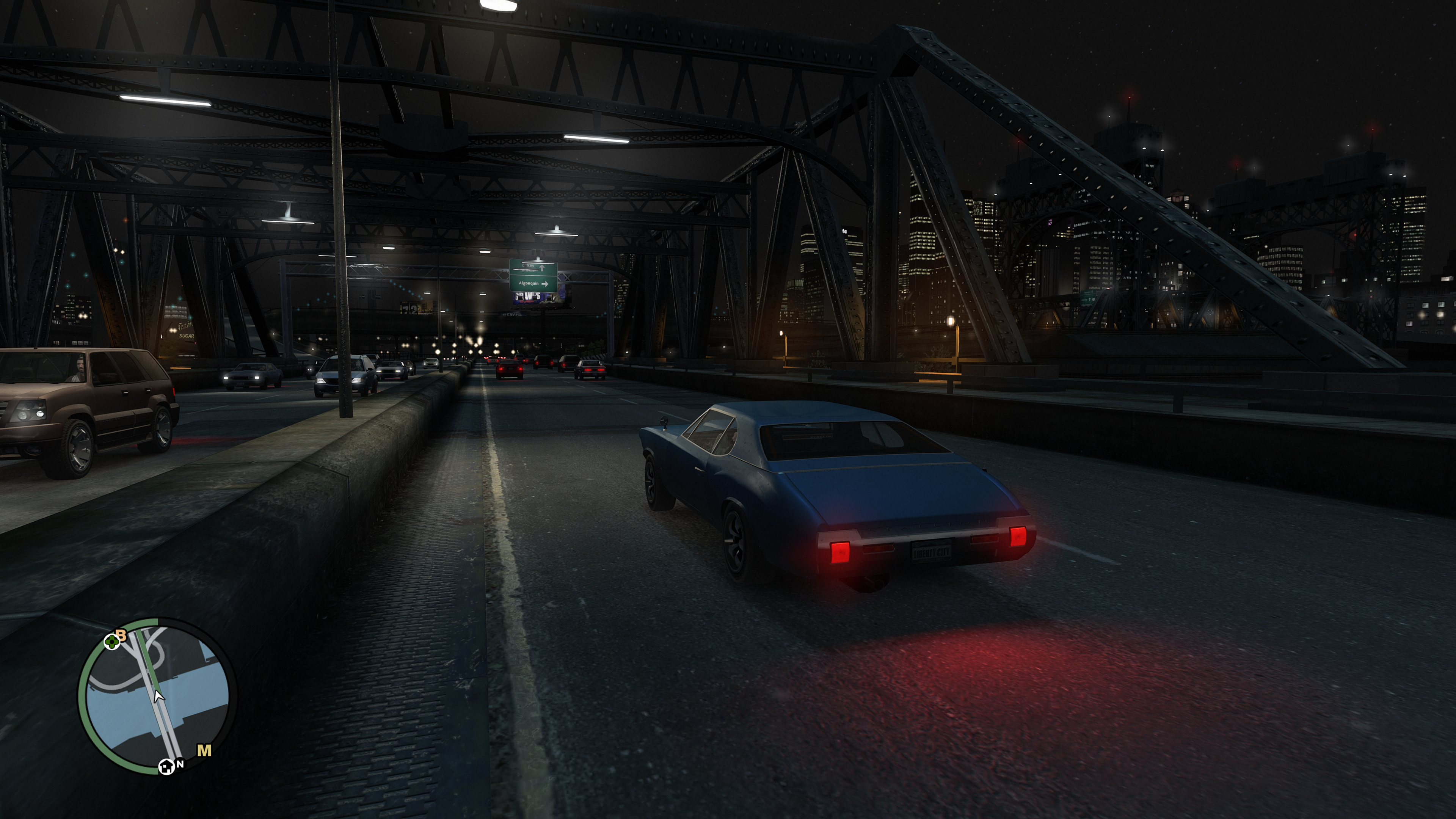The height and width of the screenshot is (819, 1456).
Task: Click the safehouse house icon on the minimap
Action: tap(166, 767)
